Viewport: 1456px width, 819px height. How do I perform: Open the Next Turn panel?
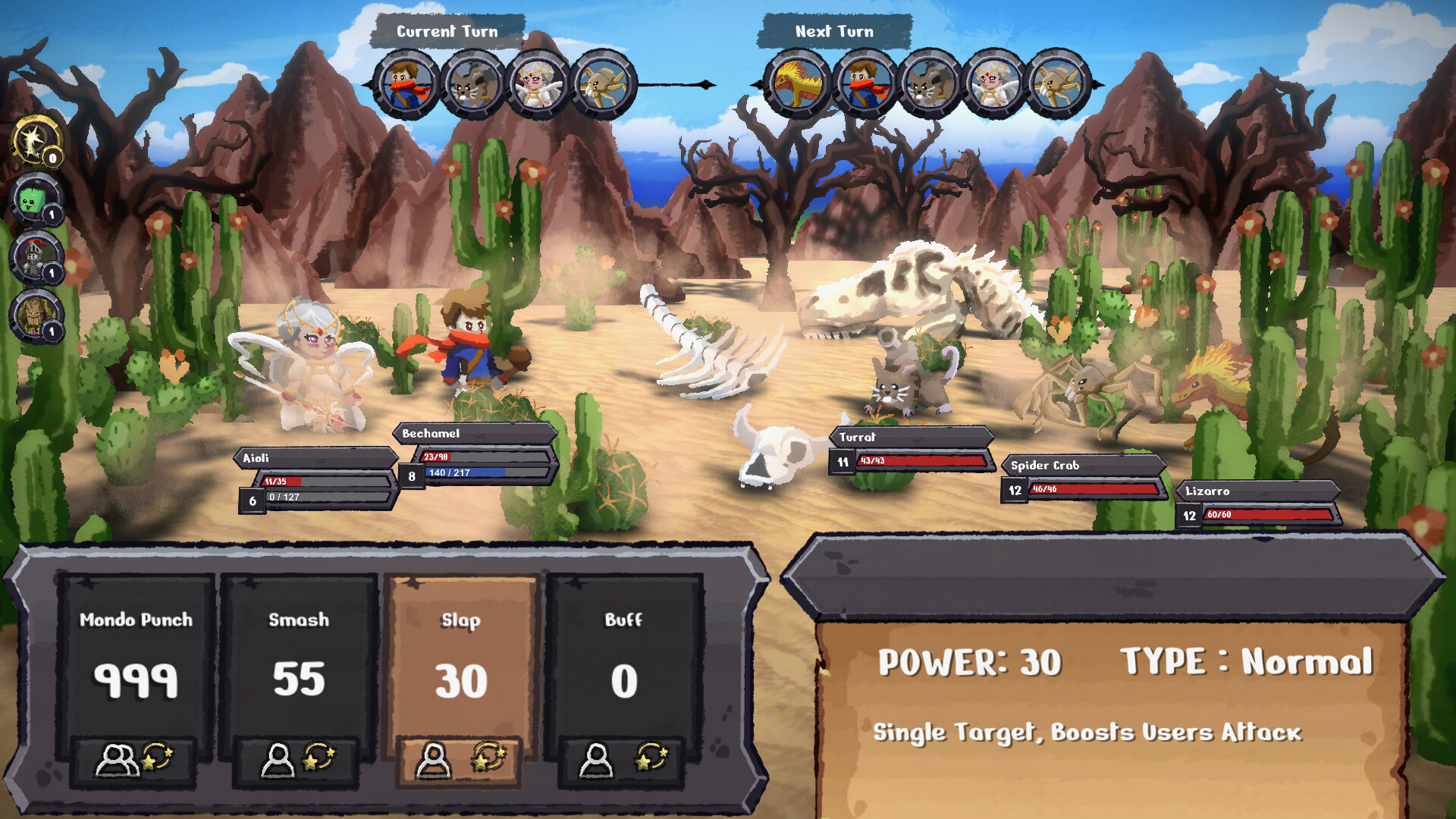point(833,31)
